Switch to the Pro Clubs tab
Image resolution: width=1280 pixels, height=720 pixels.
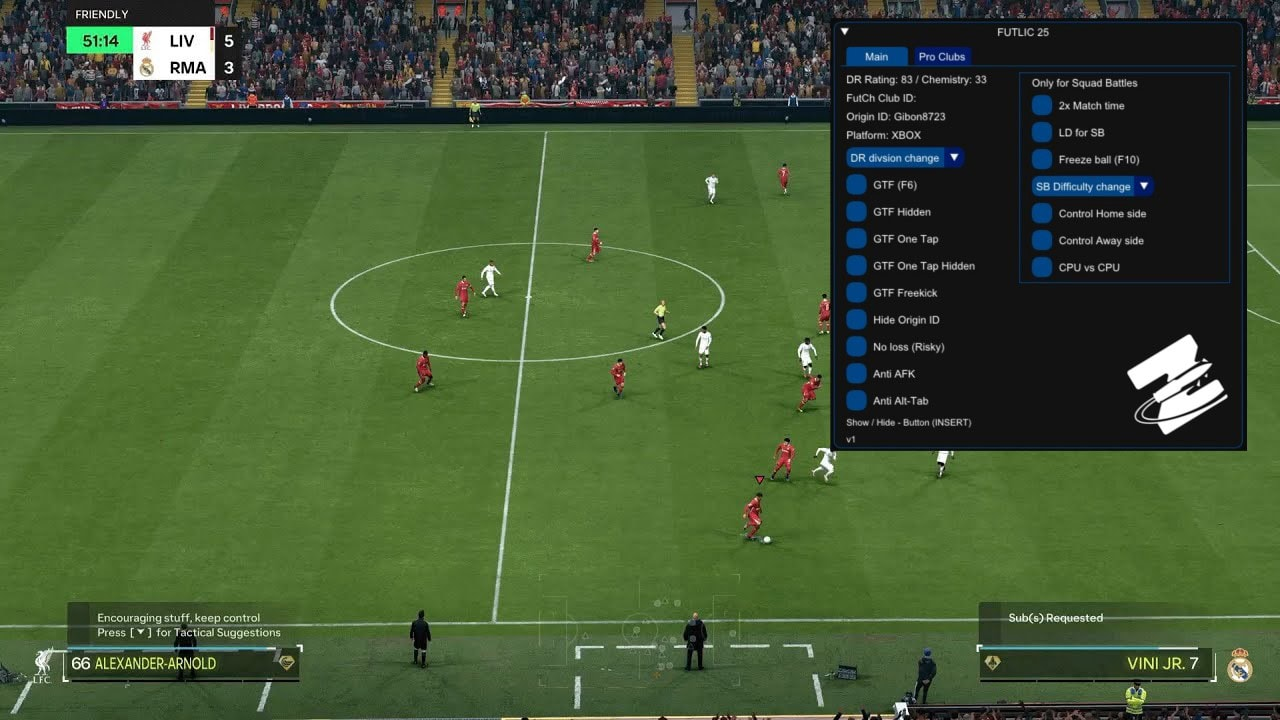940,57
